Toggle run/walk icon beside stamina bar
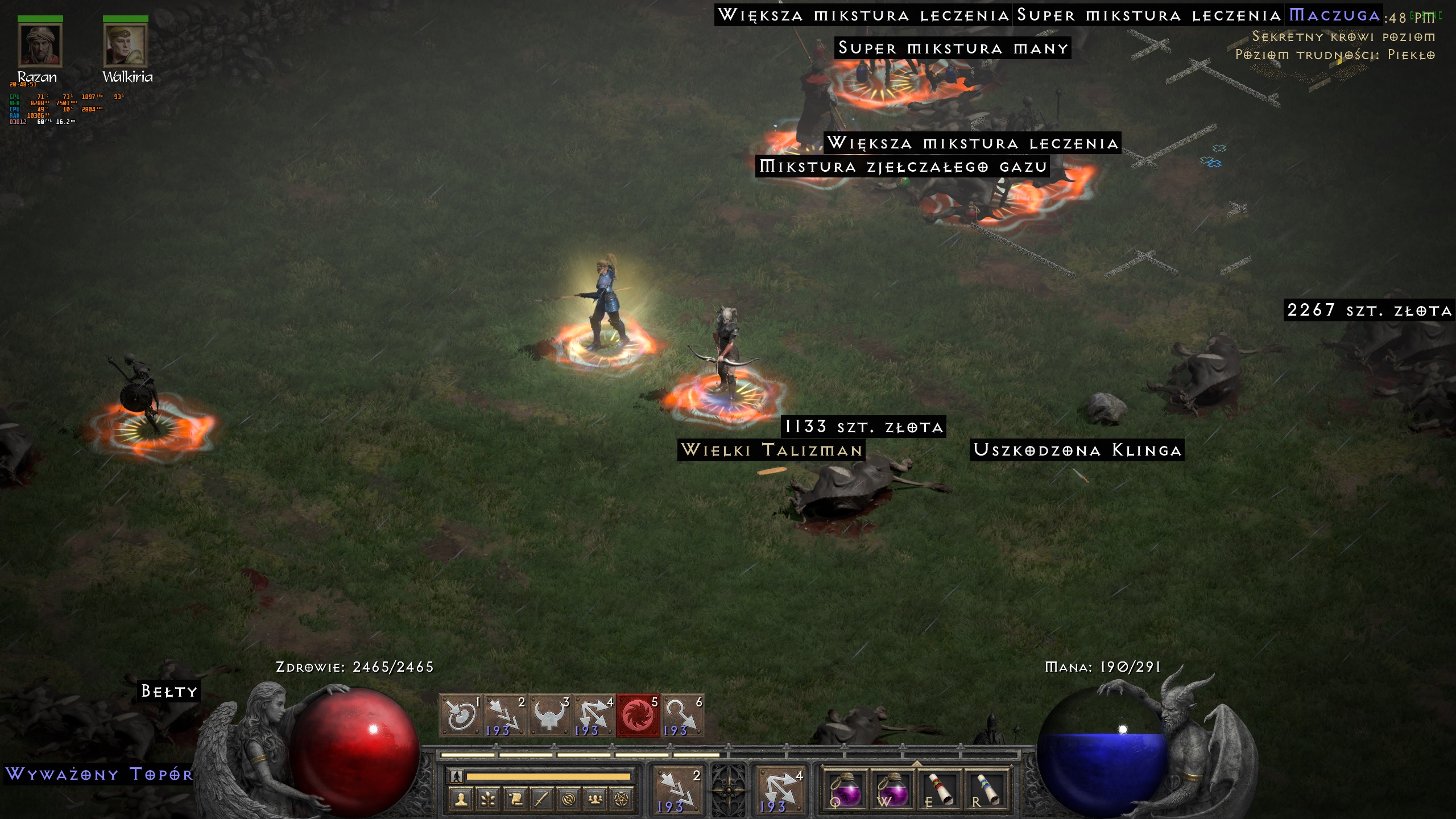Image resolution: width=1456 pixels, height=819 pixels. [x=456, y=776]
